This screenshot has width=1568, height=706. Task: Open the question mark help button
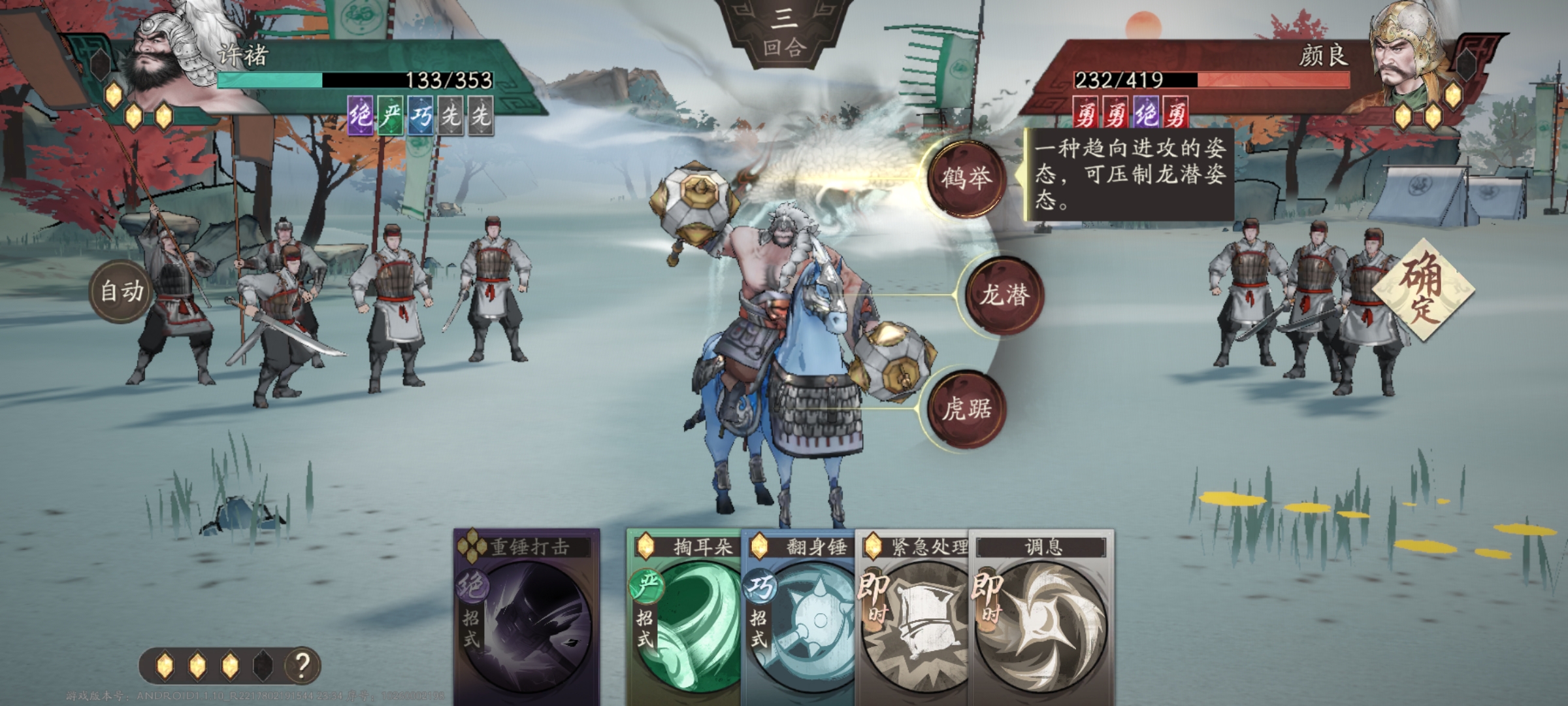(x=302, y=665)
